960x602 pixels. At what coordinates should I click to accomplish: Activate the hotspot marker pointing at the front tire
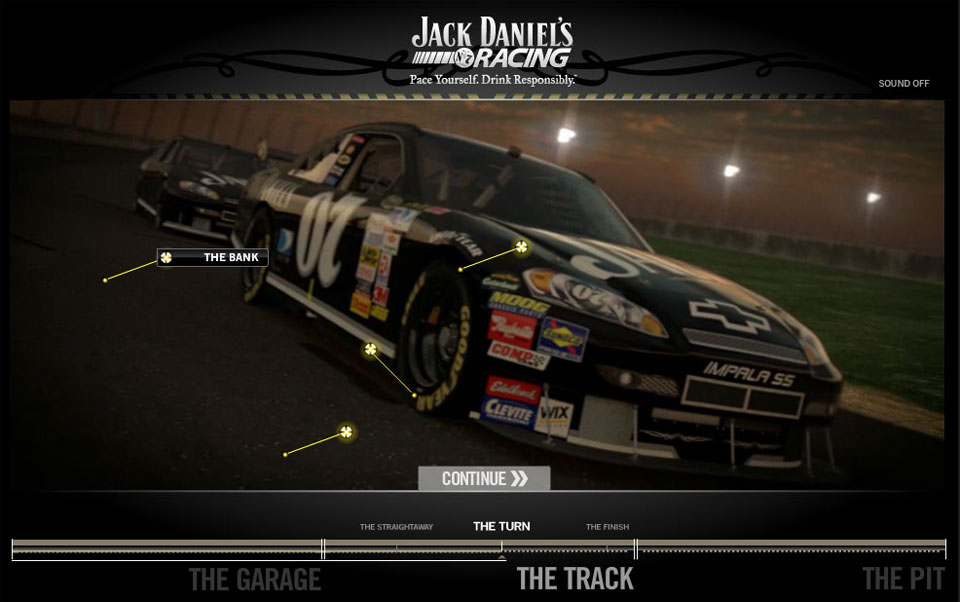(371, 349)
